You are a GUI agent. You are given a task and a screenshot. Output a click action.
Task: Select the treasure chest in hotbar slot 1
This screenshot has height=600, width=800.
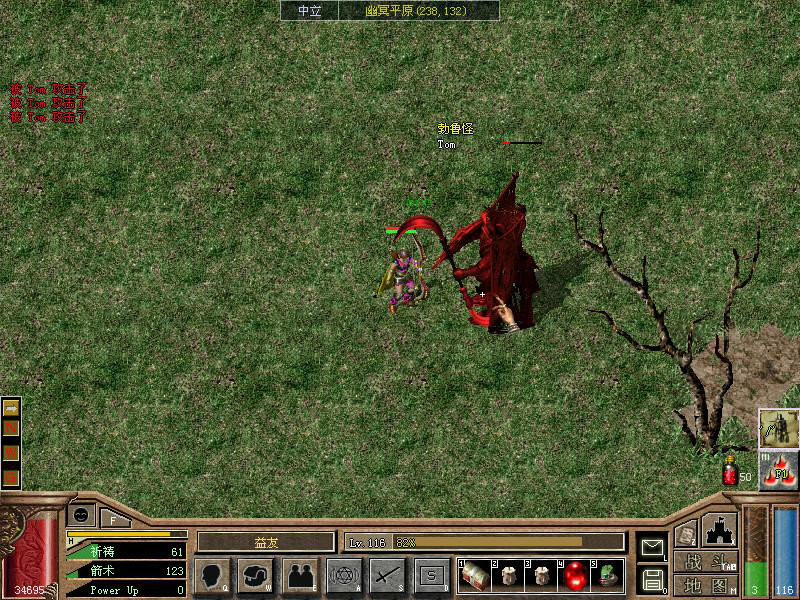474,576
